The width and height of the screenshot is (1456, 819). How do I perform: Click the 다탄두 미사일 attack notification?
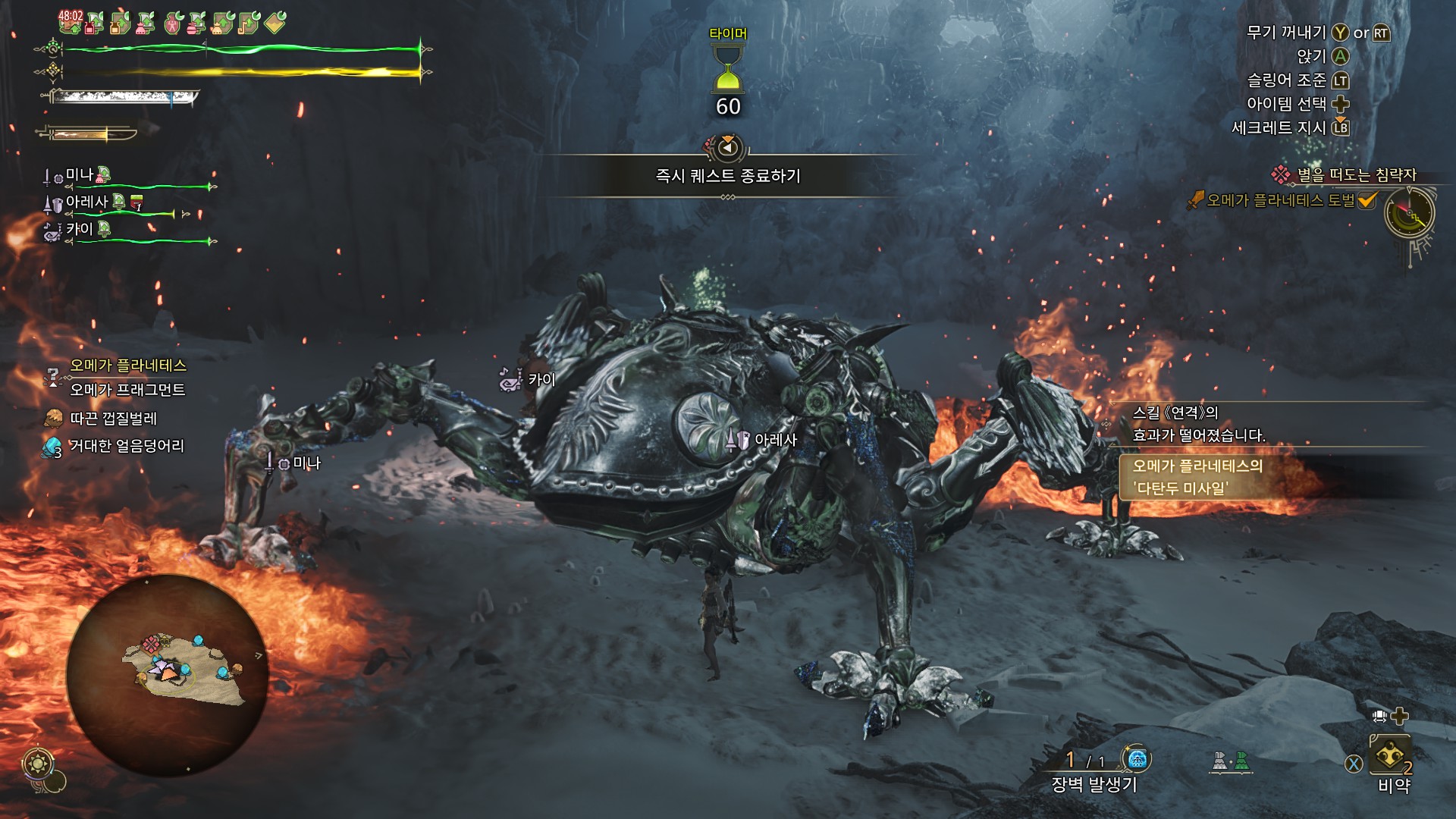coord(1198,476)
